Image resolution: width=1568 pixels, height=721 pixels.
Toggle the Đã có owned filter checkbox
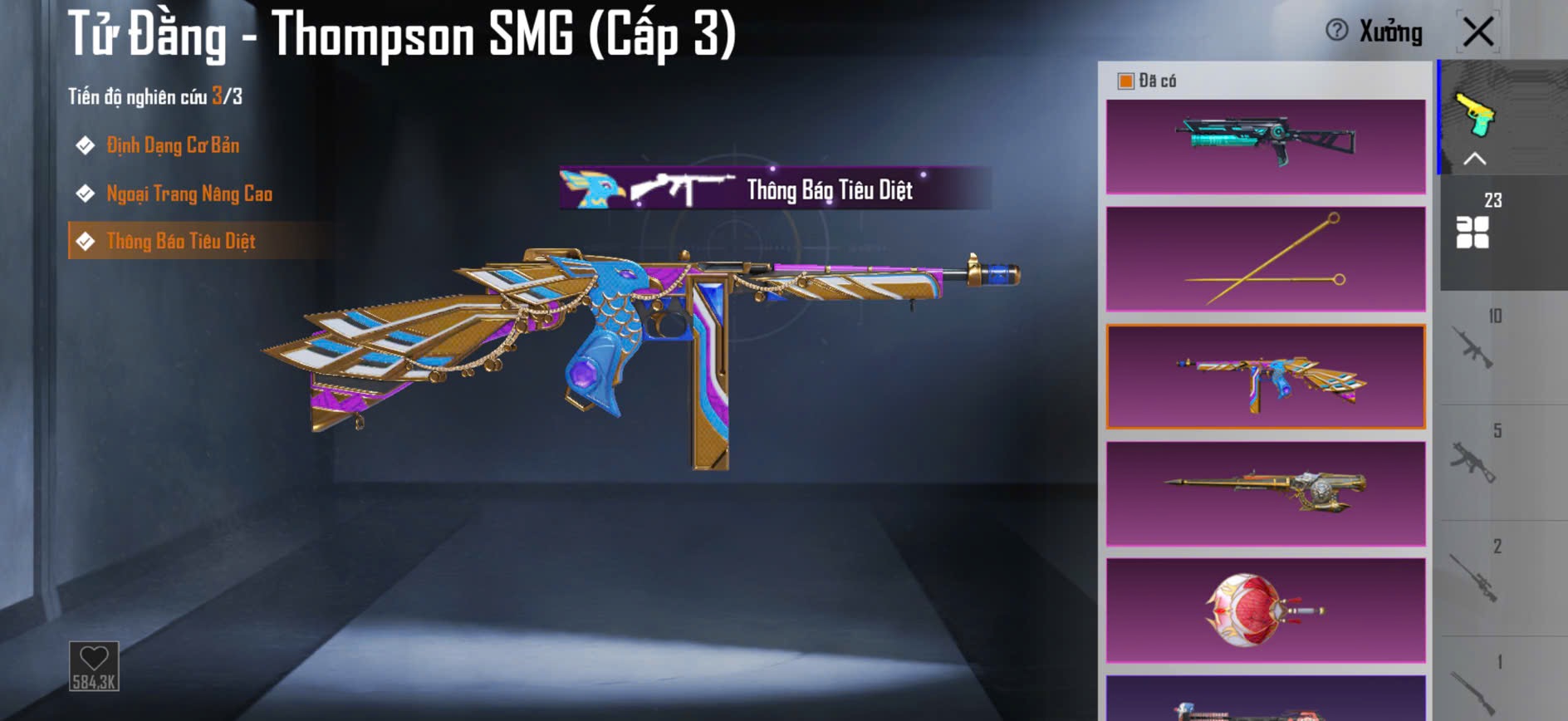1126,81
